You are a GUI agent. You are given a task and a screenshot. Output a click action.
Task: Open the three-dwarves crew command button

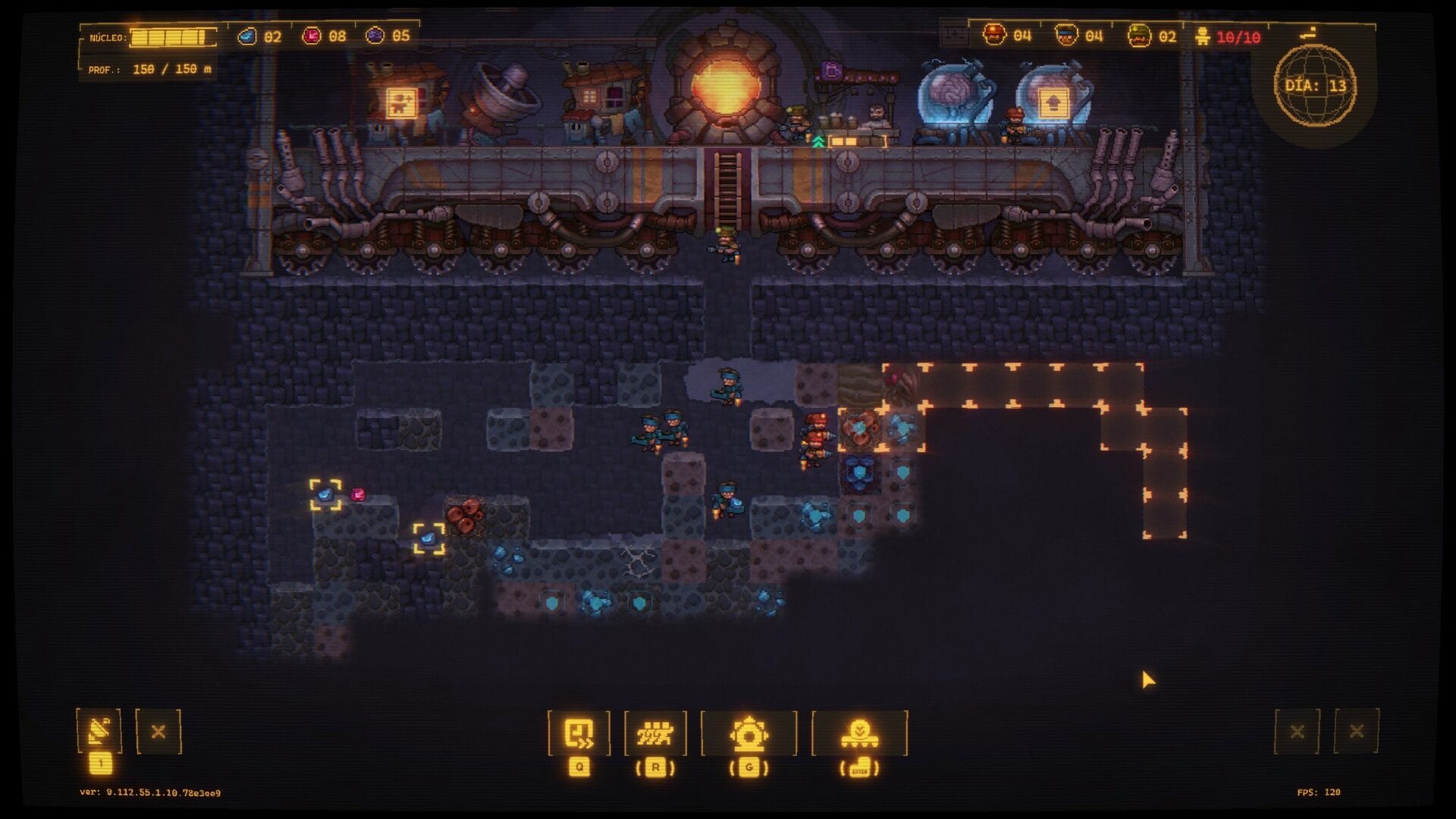tap(654, 733)
